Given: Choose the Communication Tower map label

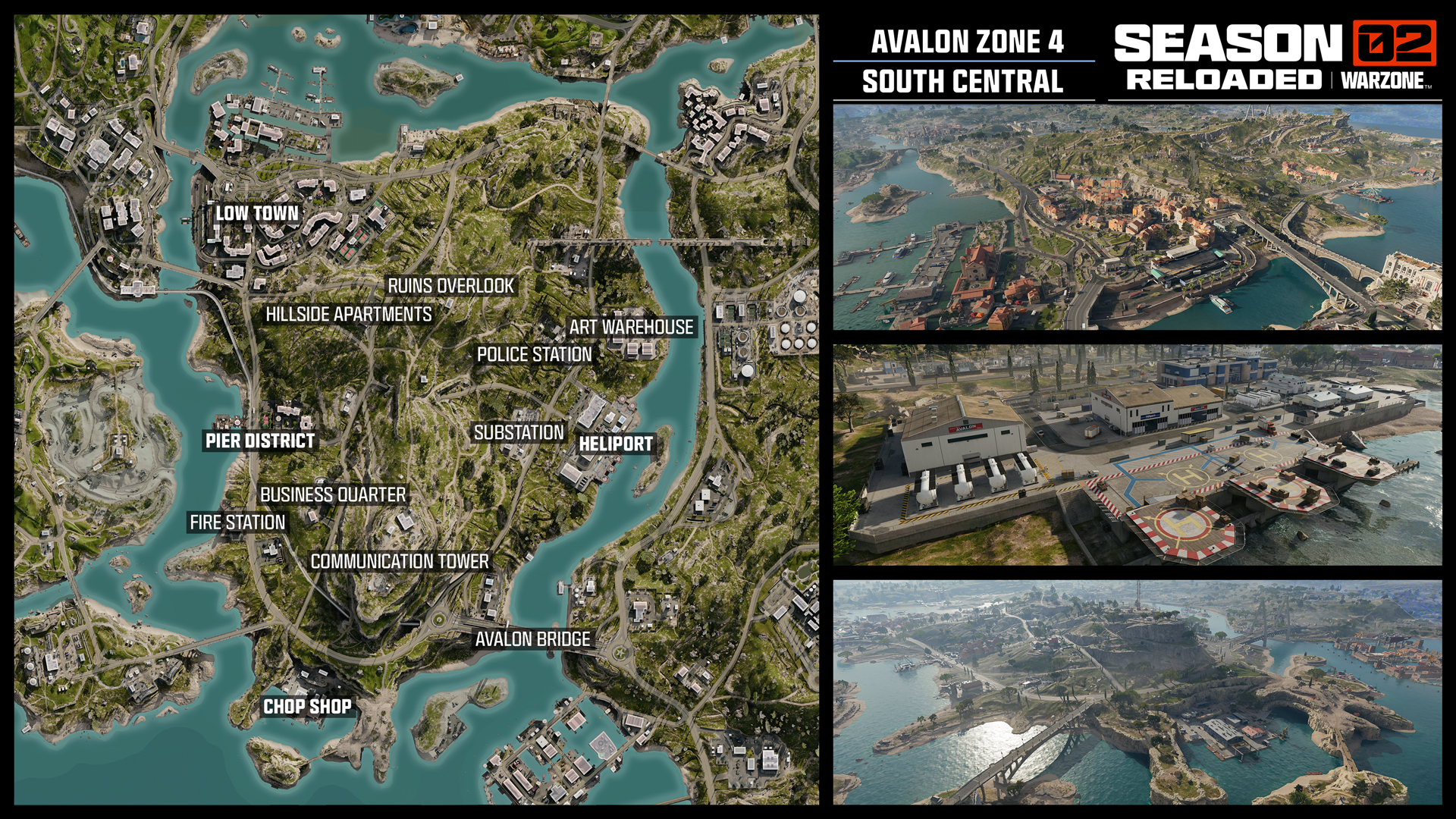Looking at the screenshot, I should [400, 561].
